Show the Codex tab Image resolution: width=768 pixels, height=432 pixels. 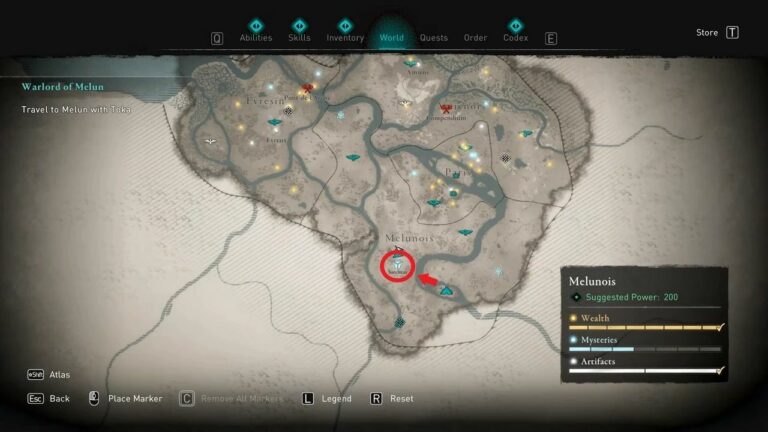coord(515,38)
